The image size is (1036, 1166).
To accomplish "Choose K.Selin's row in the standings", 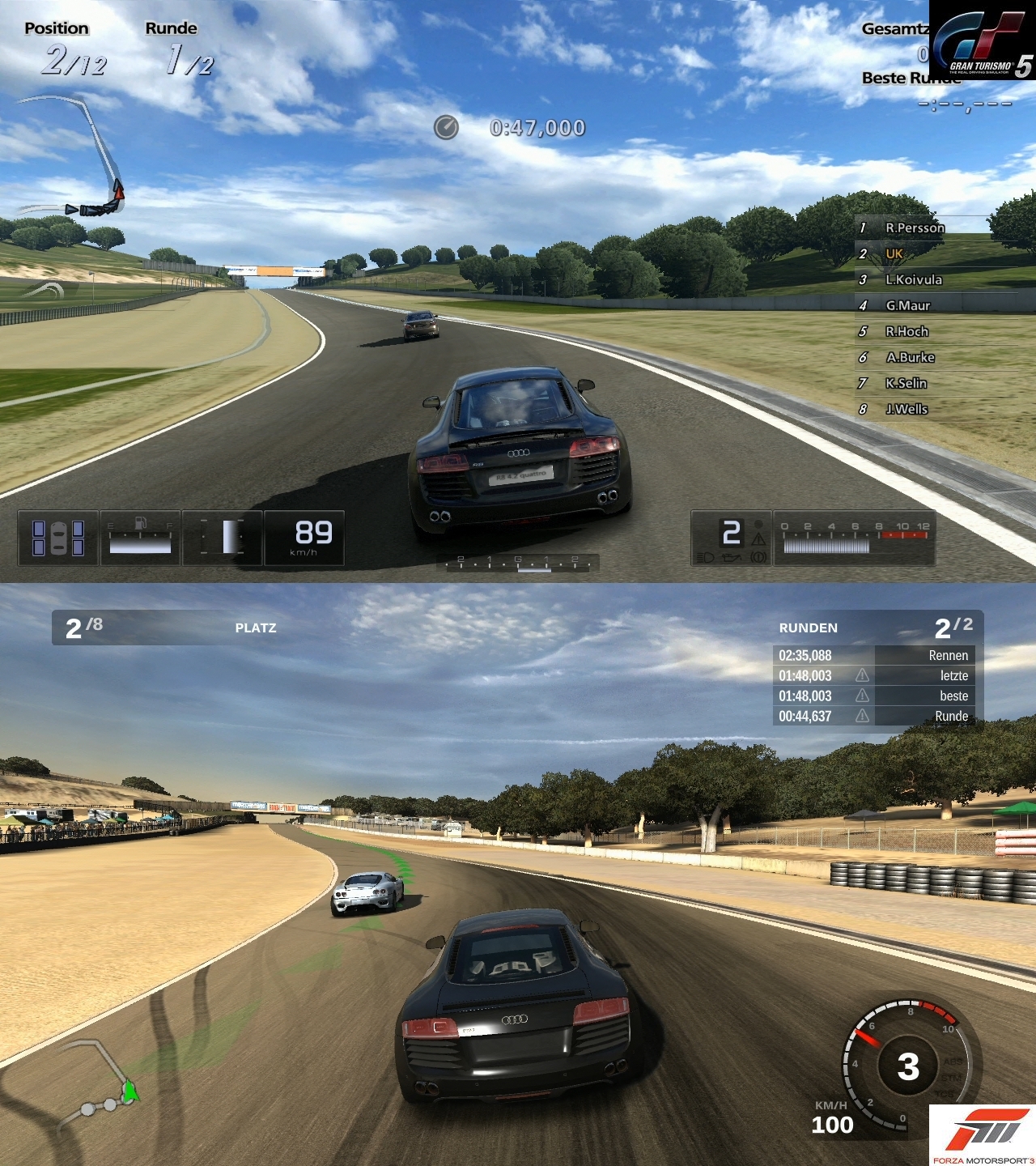I will (x=906, y=384).
